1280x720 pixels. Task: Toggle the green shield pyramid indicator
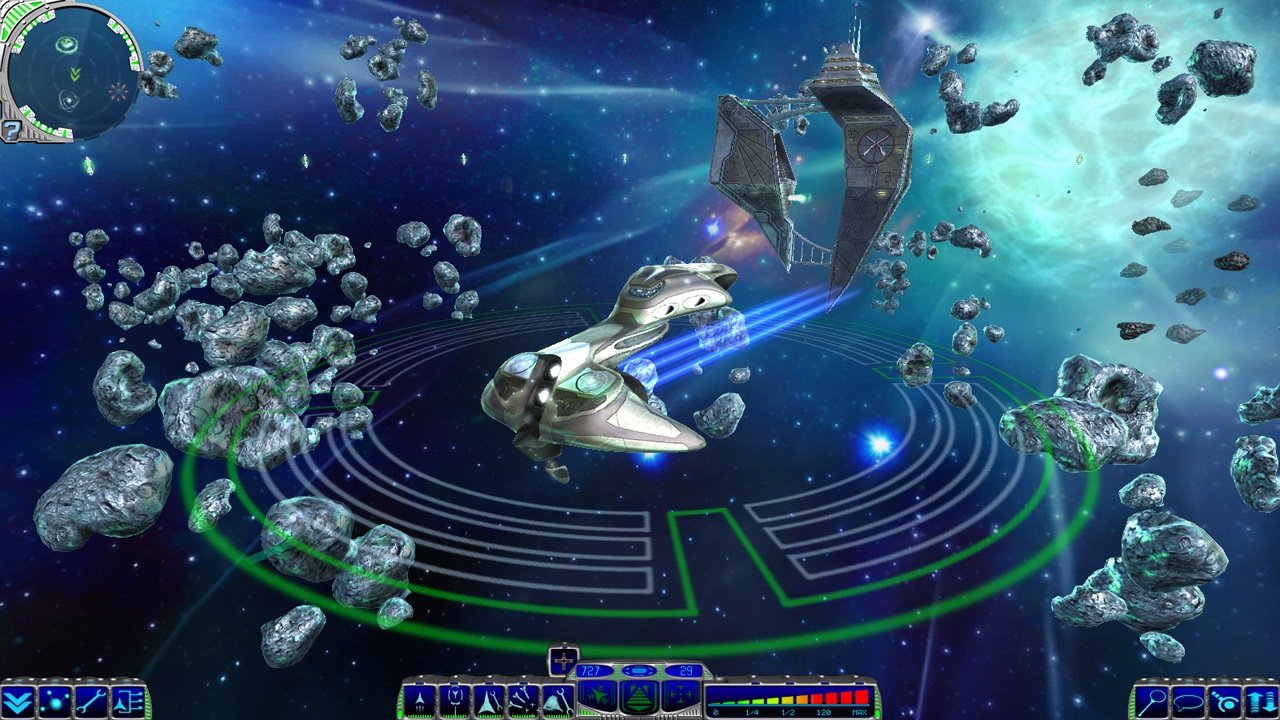click(641, 695)
